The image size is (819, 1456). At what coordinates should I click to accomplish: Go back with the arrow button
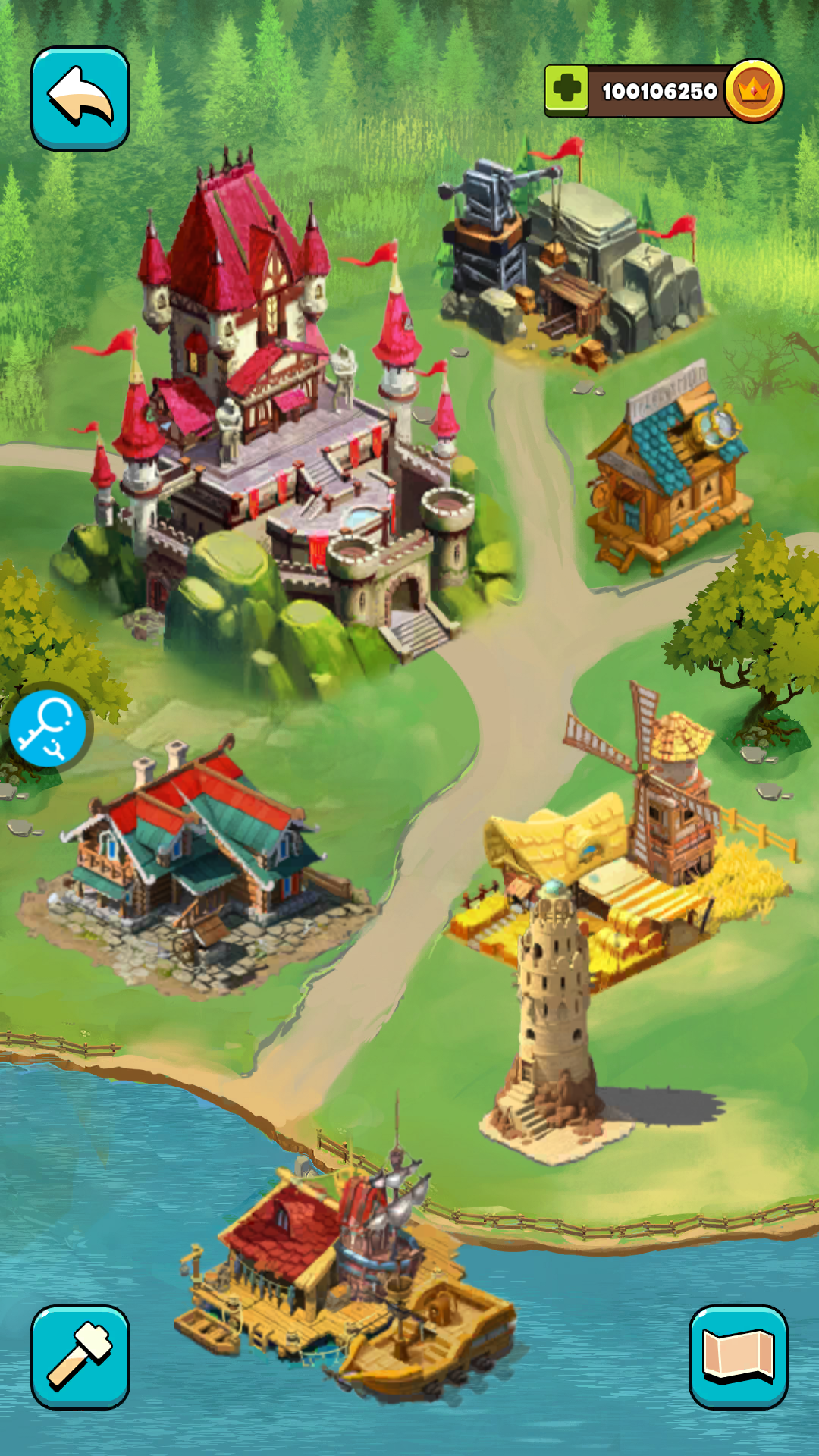point(80,98)
